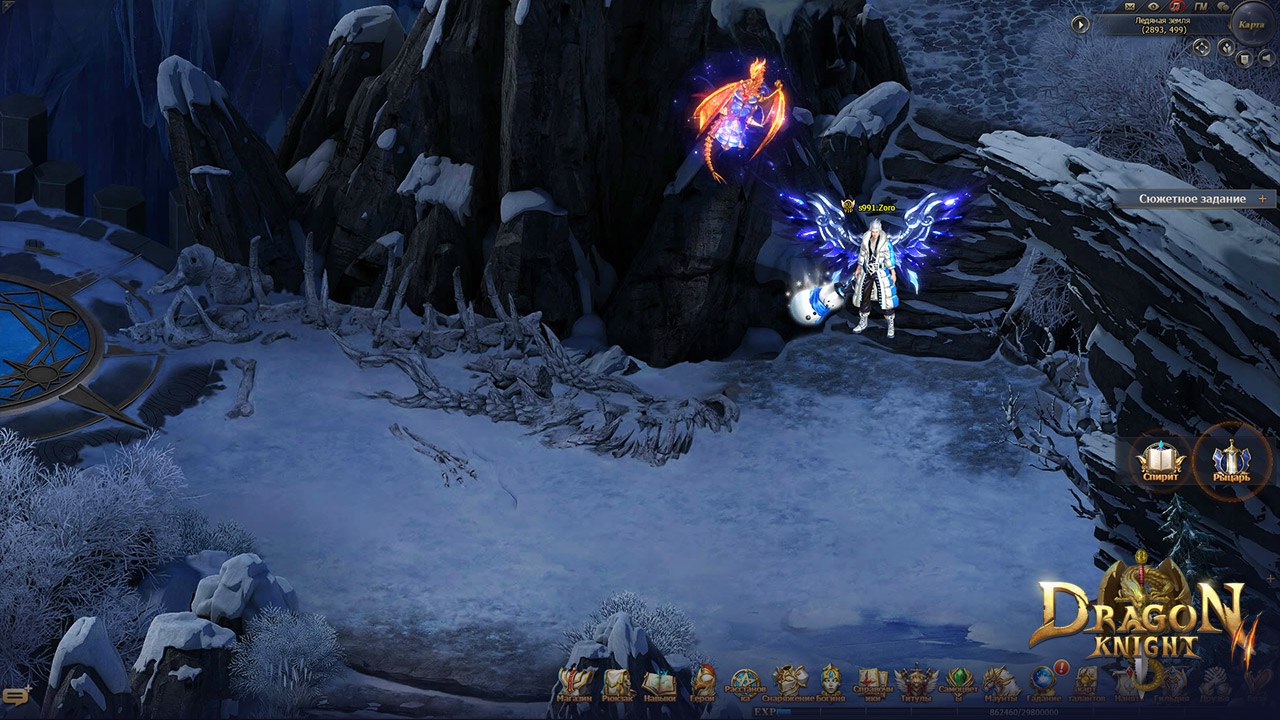Open the mail envelope icon

click(1131, 7)
